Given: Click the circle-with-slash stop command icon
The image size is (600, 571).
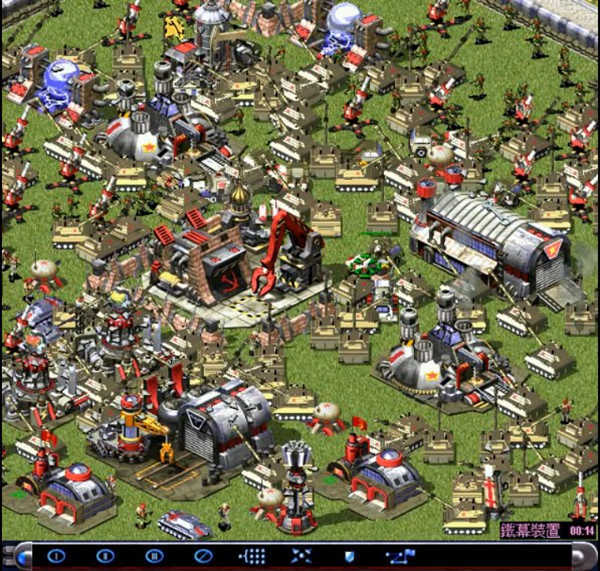Looking at the screenshot, I should (x=203, y=555).
